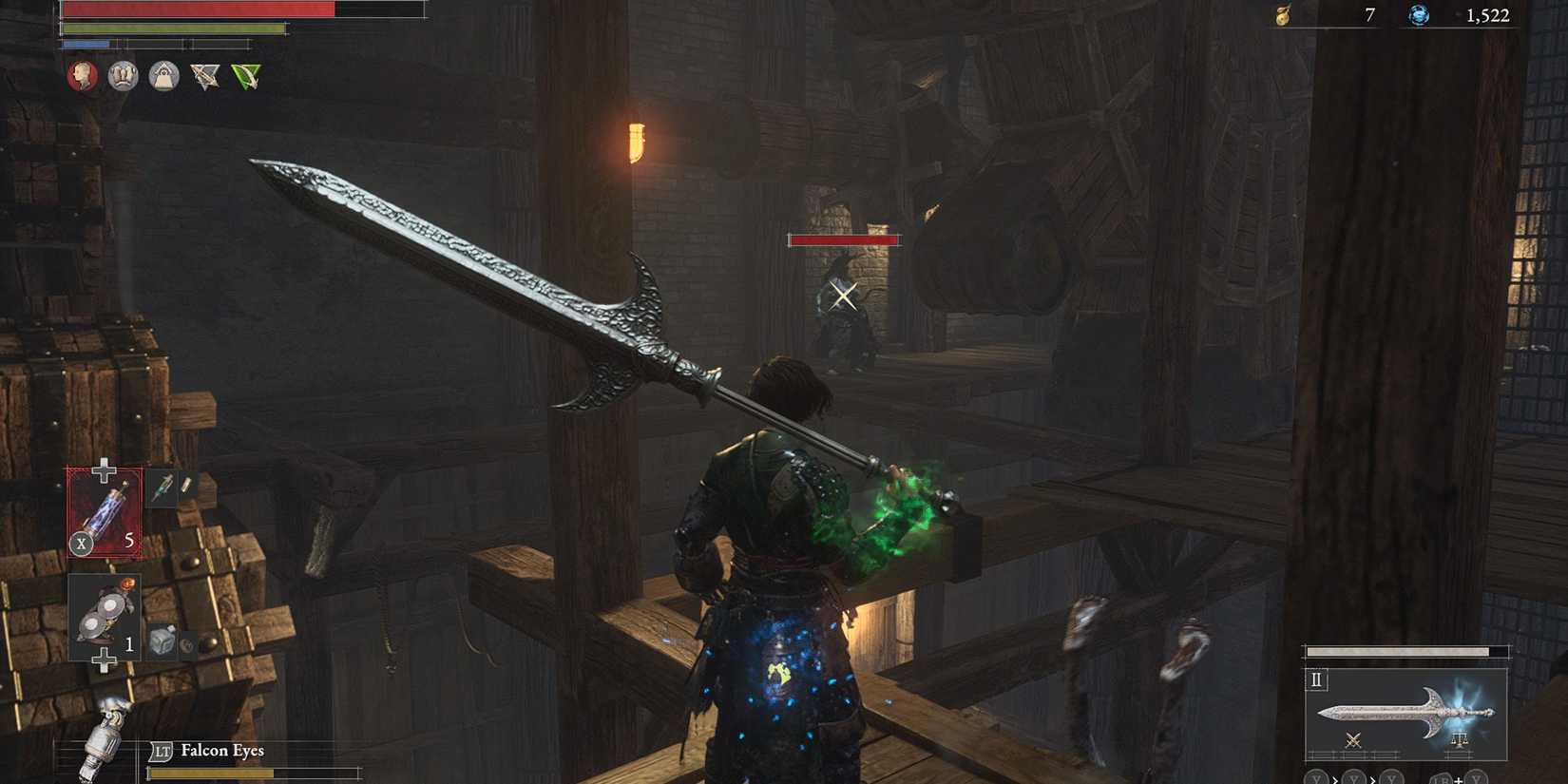The width and height of the screenshot is (1568, 784).
Task: Click the balance scales icon in weapon panel
Action: point(1461,739)
